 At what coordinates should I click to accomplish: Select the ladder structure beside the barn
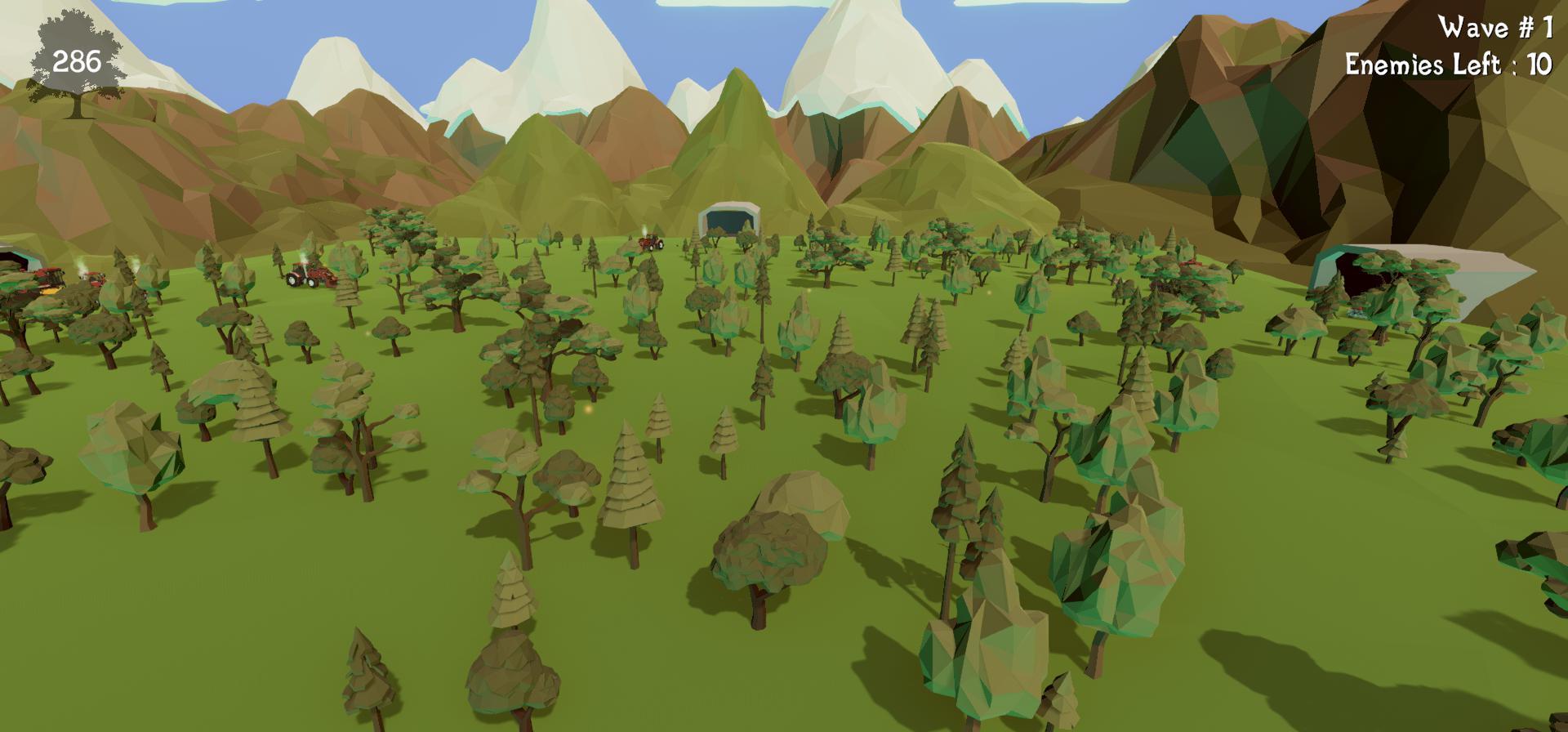point(696,237)
